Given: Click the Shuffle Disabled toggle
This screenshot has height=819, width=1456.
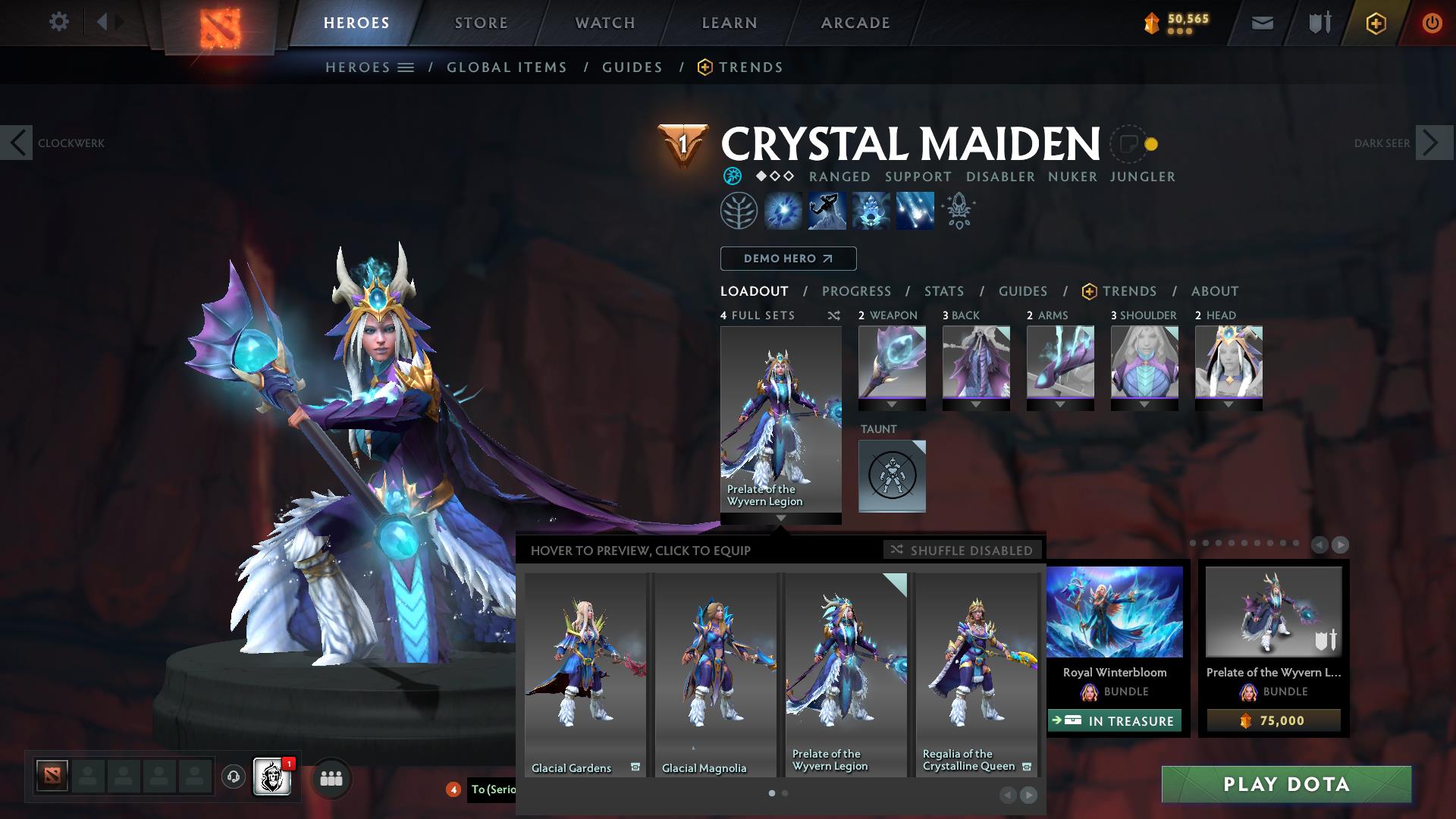Looking at the screenshot, I should (962, 551).
